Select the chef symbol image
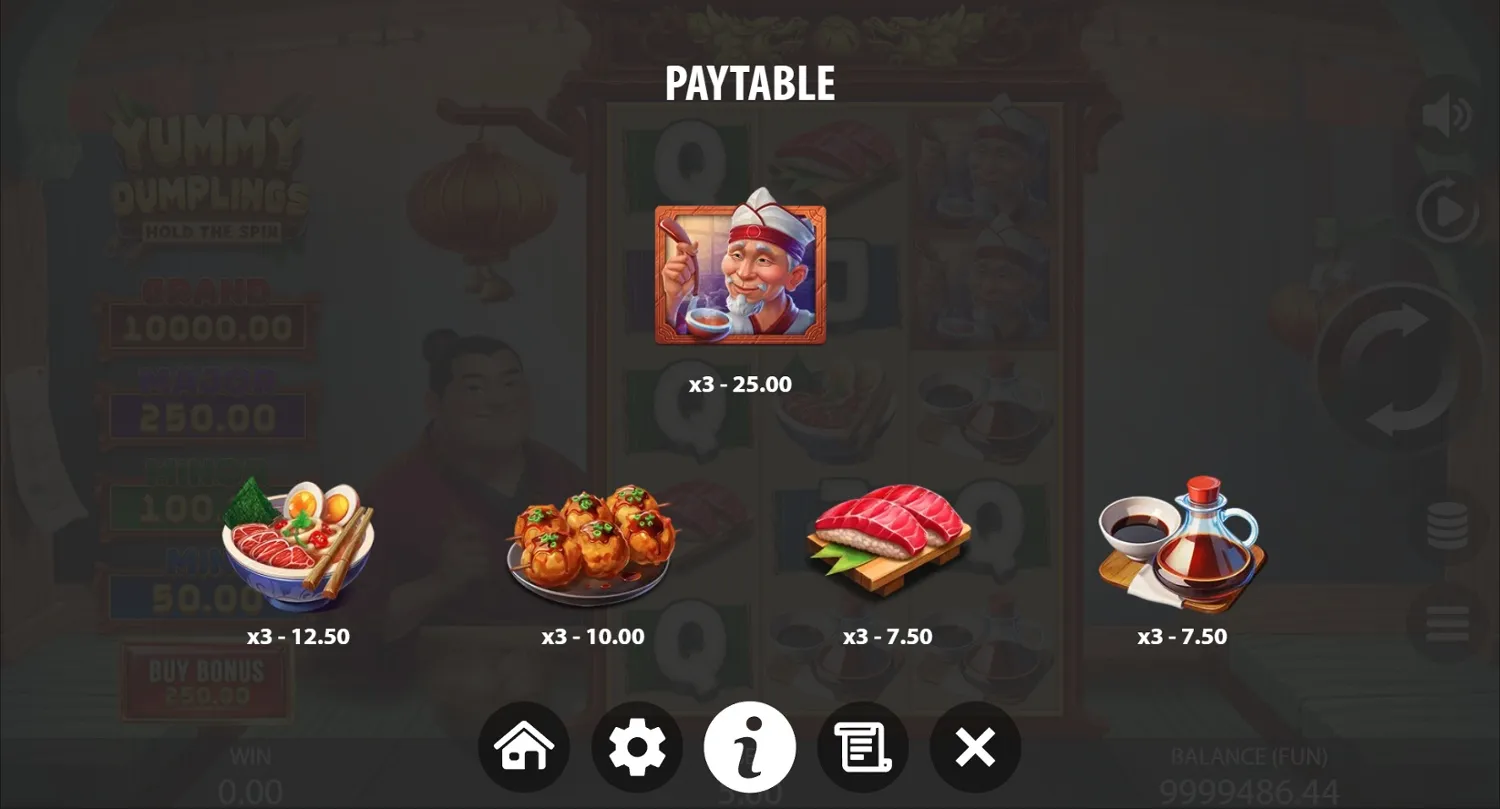The width and height of the screenshot is (1500, 809). coord(740,273)
